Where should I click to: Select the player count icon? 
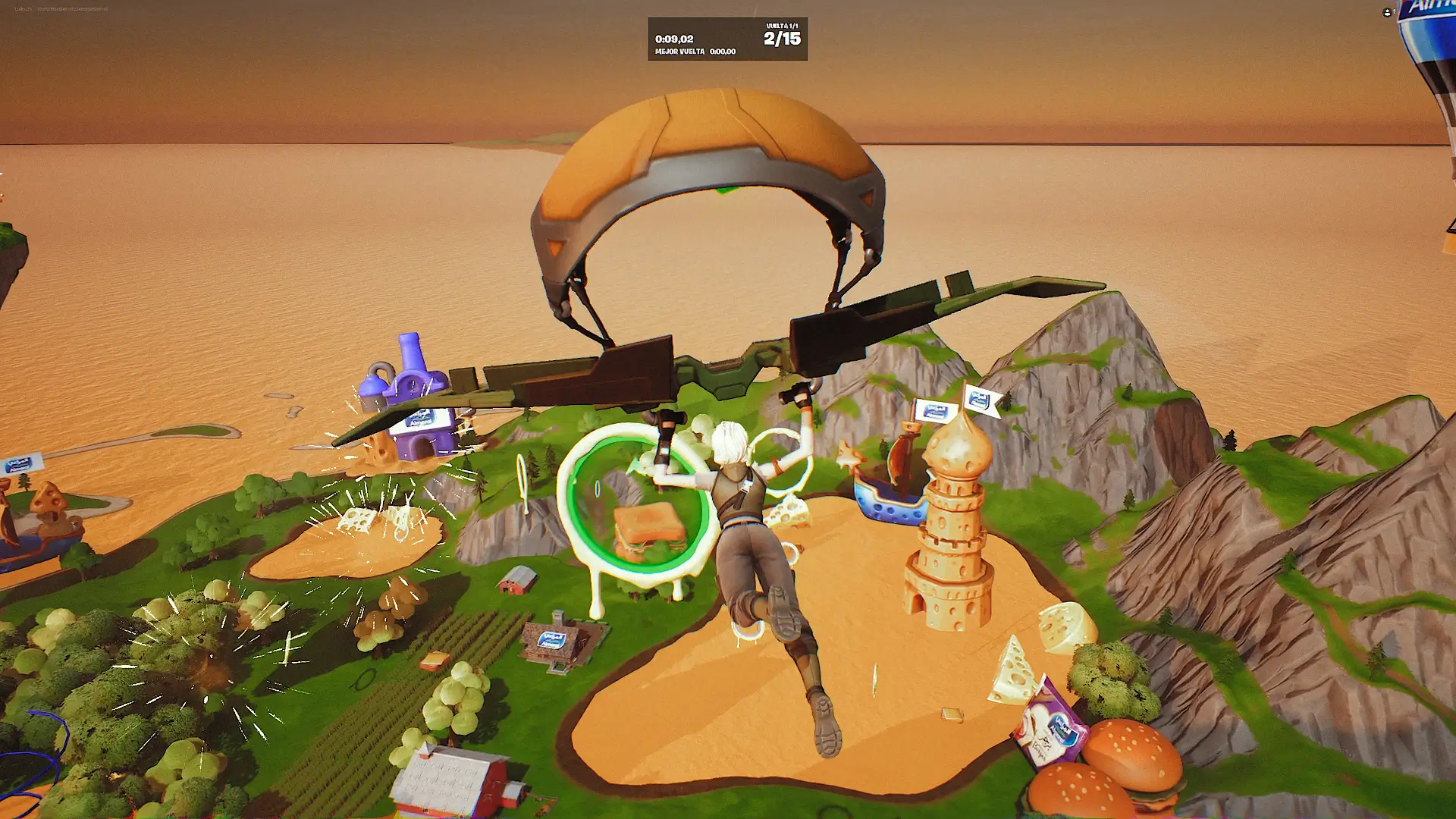coord(1387,13)
